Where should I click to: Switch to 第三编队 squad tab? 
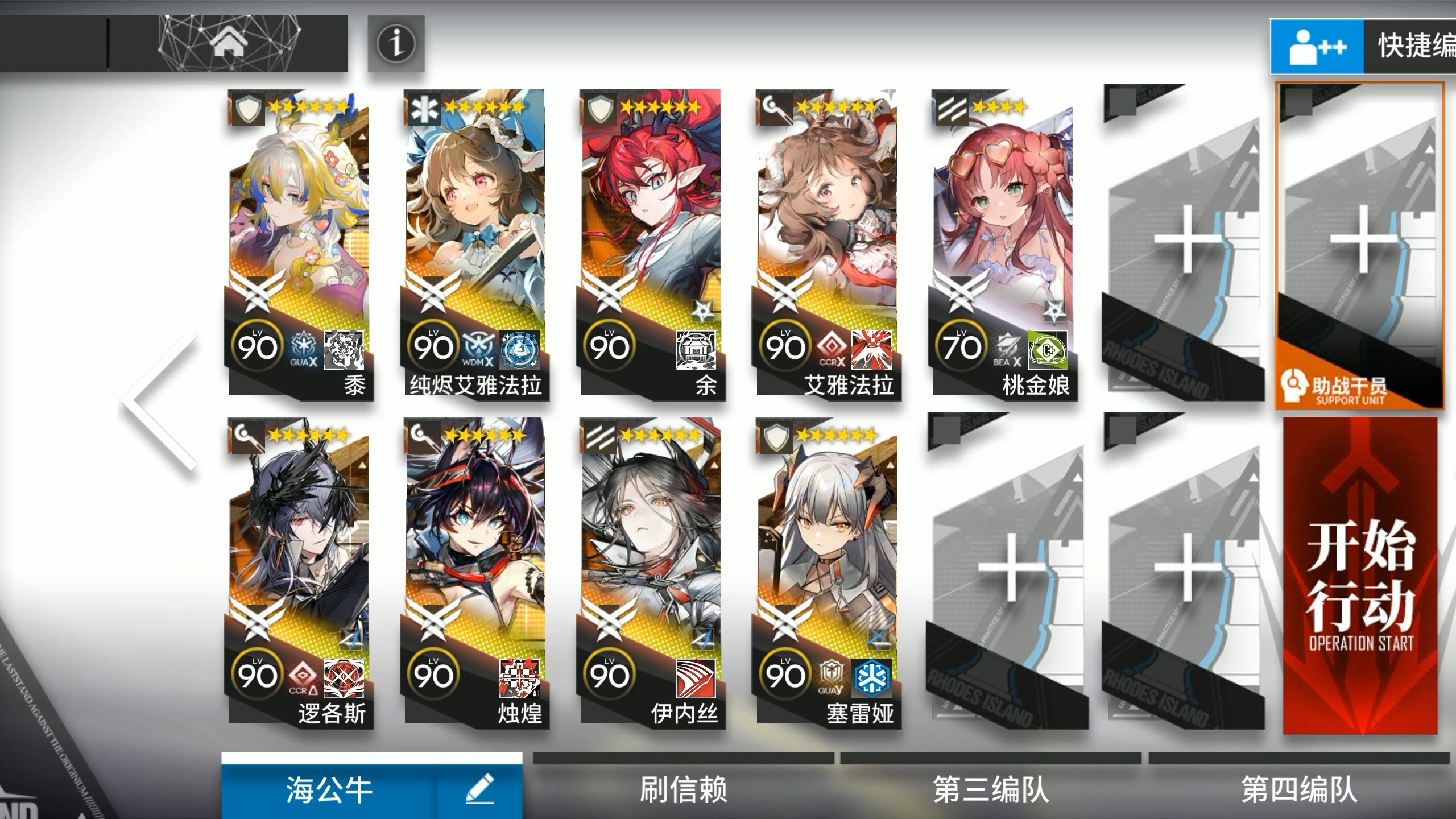(991, 789)
